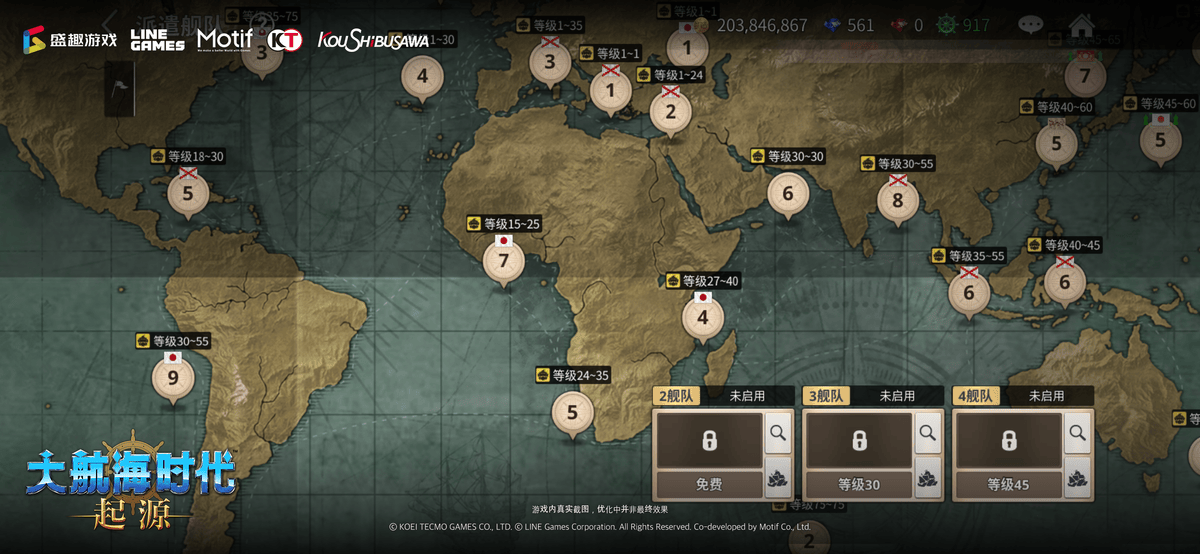
Task: Open the level 30~30 marker numbered 6
Action: pos(788,193)
